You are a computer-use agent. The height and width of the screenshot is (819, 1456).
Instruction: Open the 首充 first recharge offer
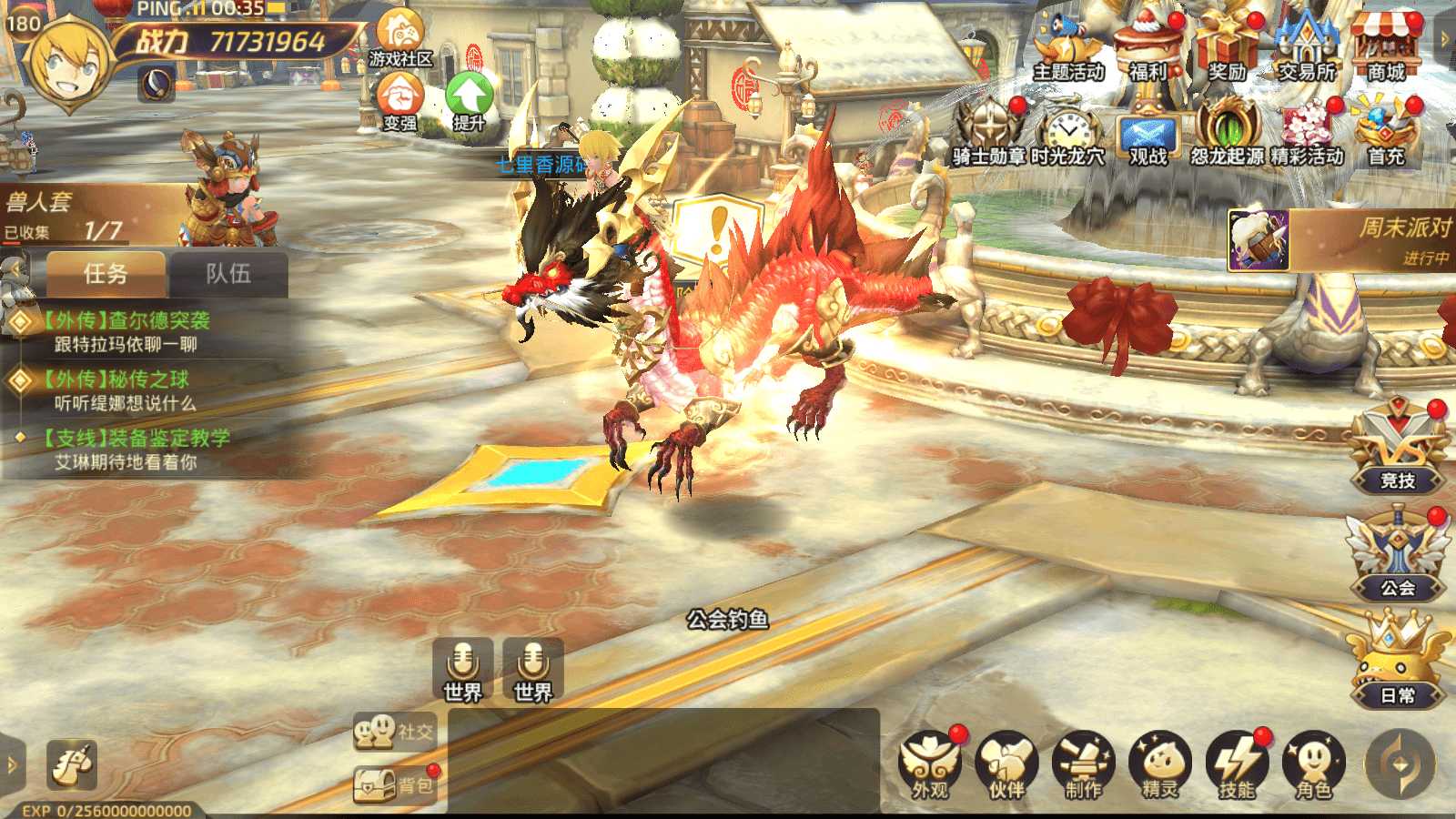tap(1385, 132)
